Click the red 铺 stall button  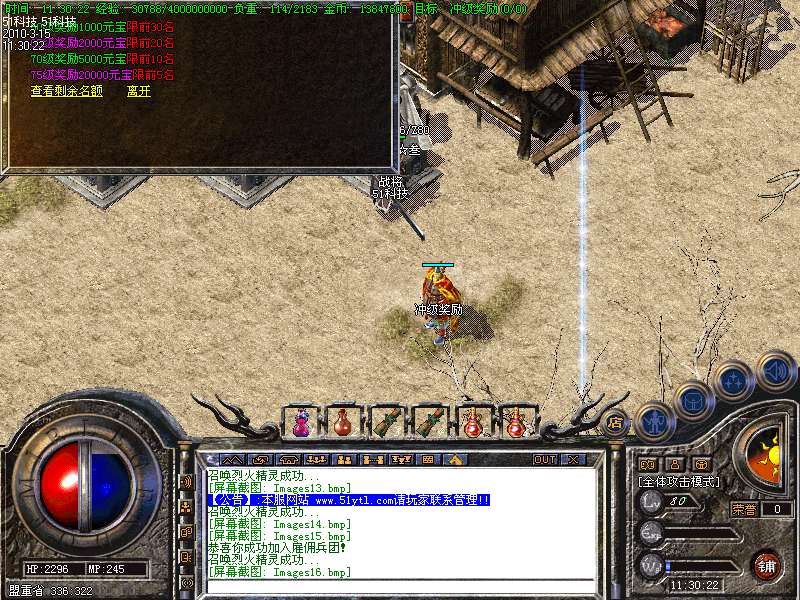[x=765, y=564]
